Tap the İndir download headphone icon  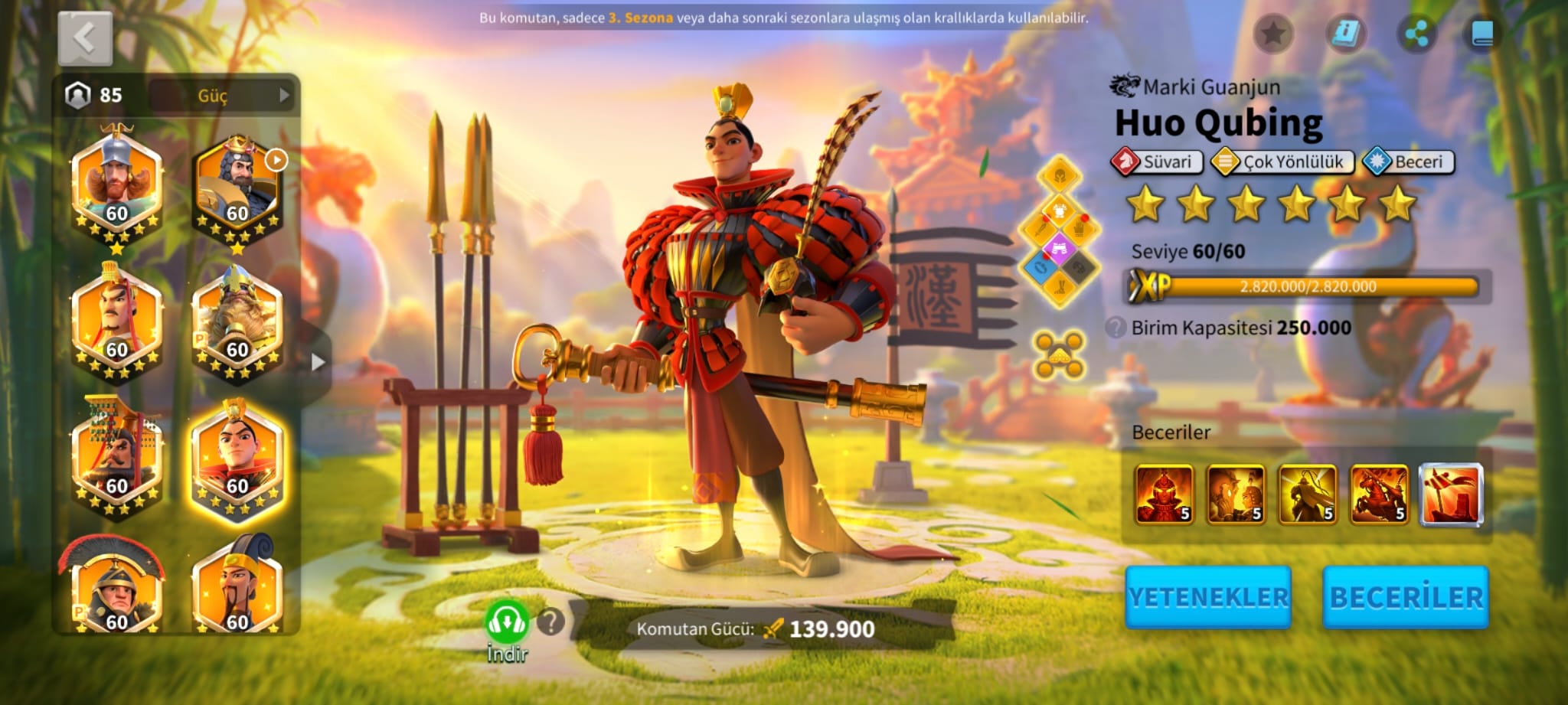click(x=506, y=622)
